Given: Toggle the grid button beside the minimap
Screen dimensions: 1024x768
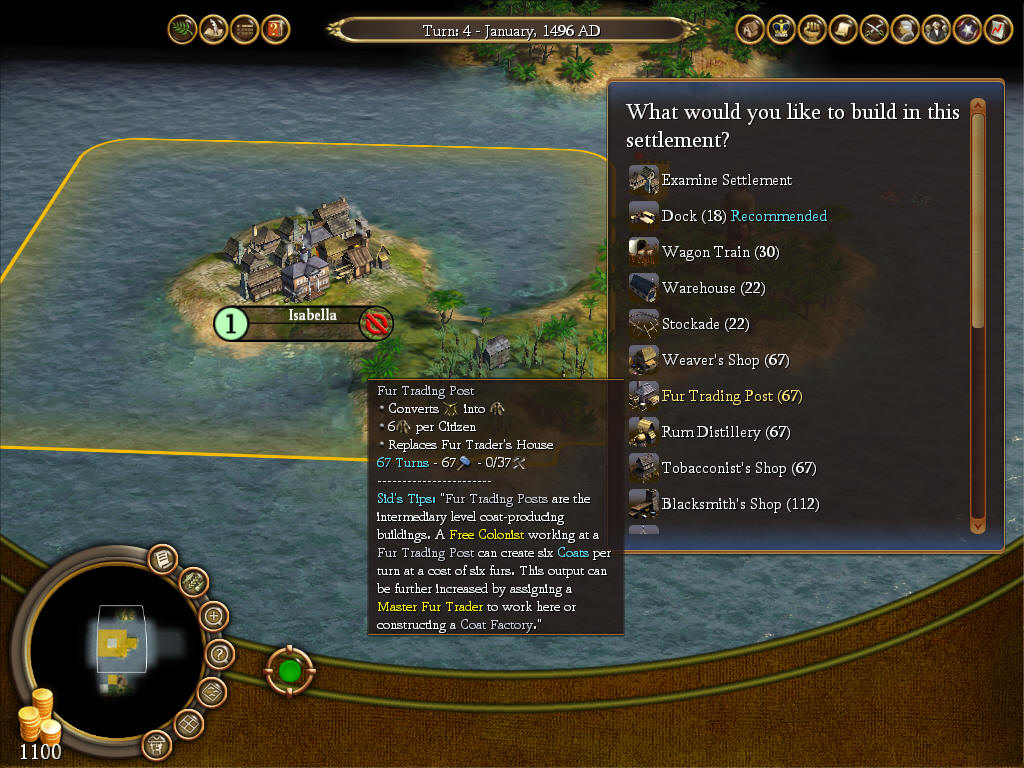Looking at the screenshot, I should [x=189, y=723].
